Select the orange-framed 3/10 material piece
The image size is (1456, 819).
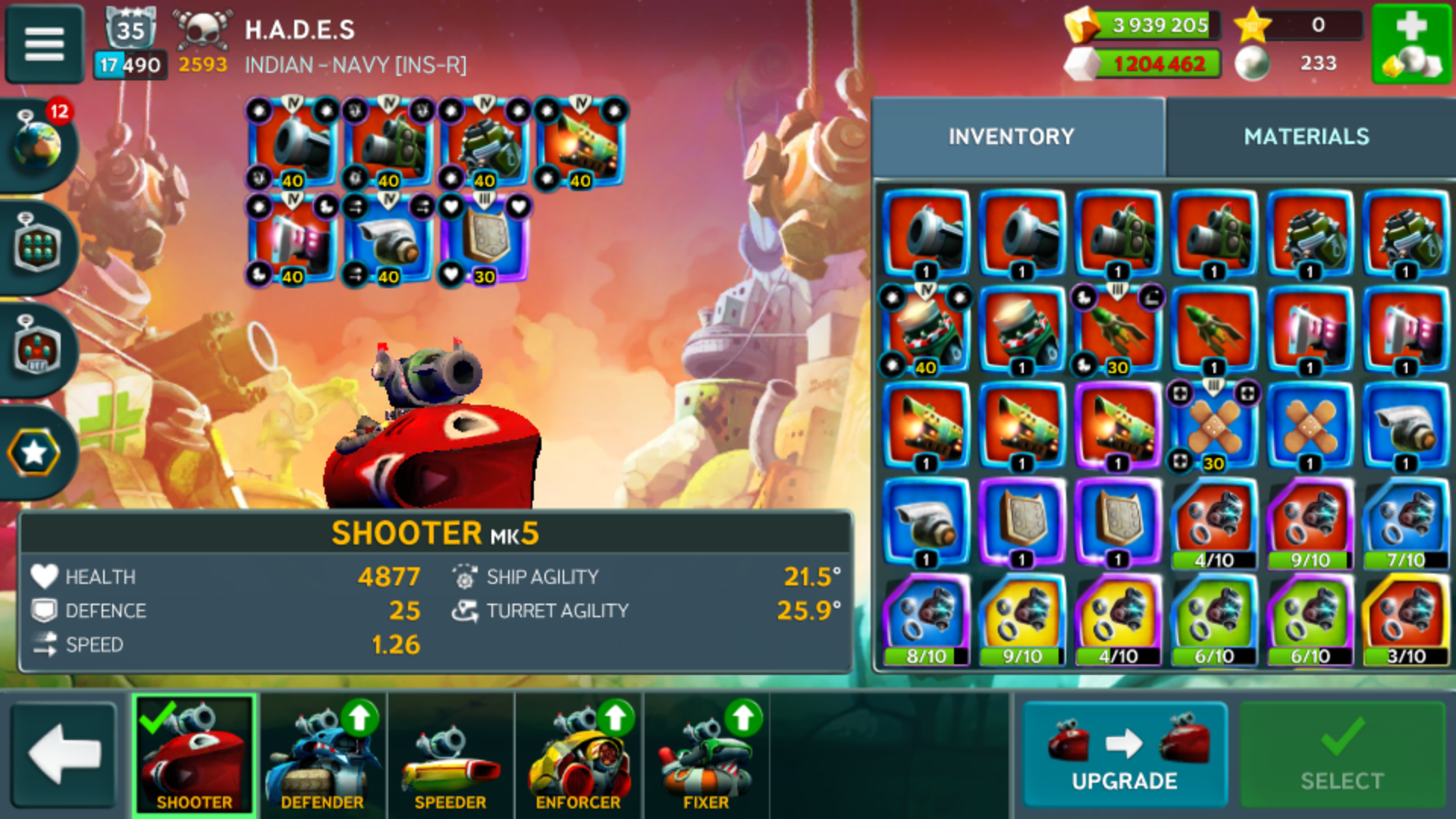[1406, 618]
